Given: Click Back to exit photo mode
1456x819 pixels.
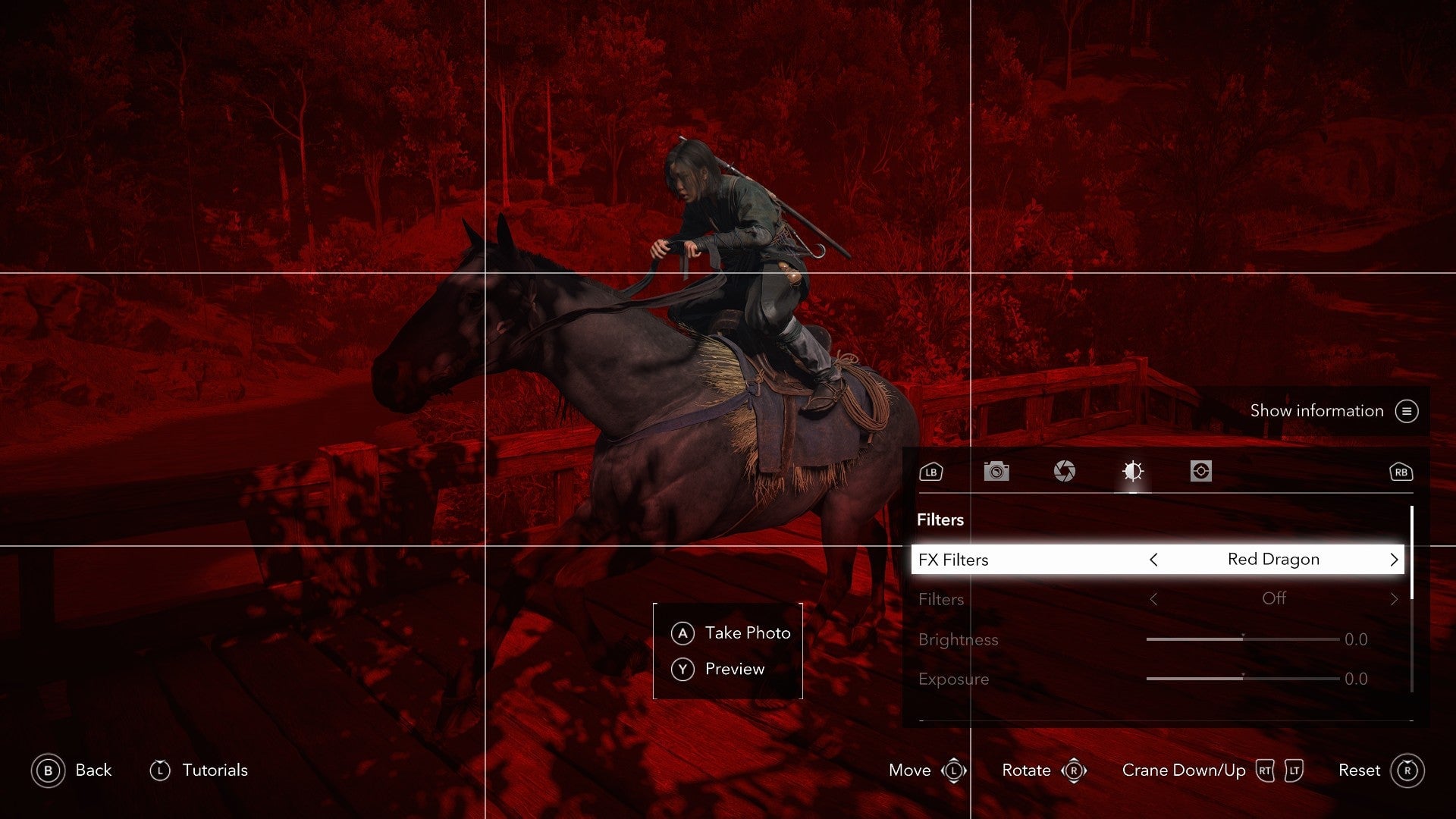Looking at the screenshot, I should pos(74,770).
